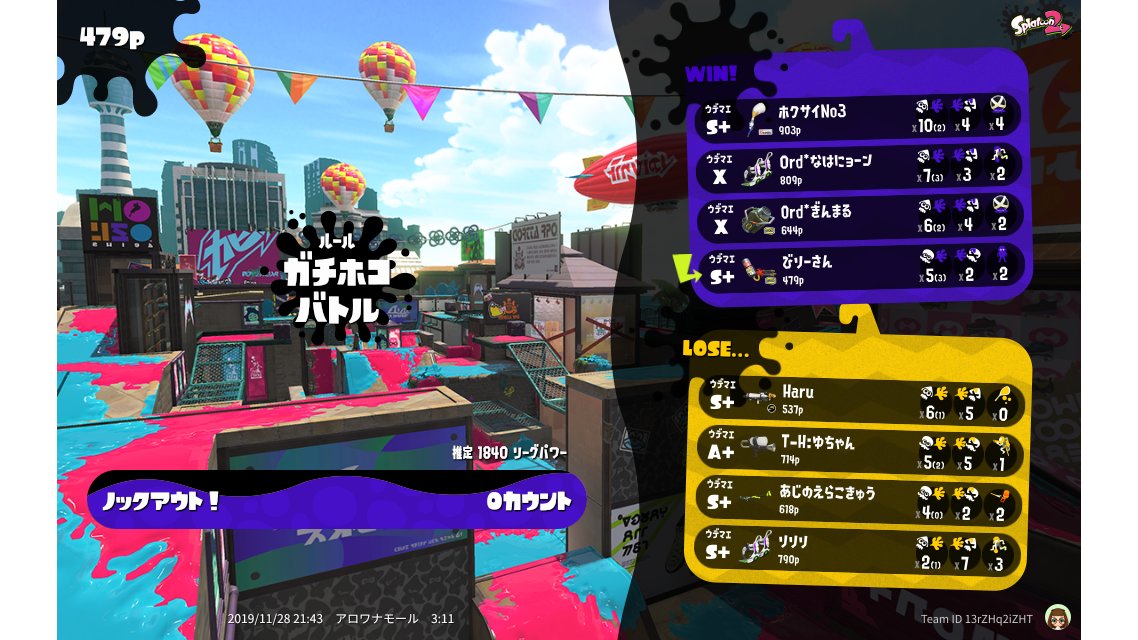Select Haru's row on the losing team

pyautogui.click(x=858, y=399)
